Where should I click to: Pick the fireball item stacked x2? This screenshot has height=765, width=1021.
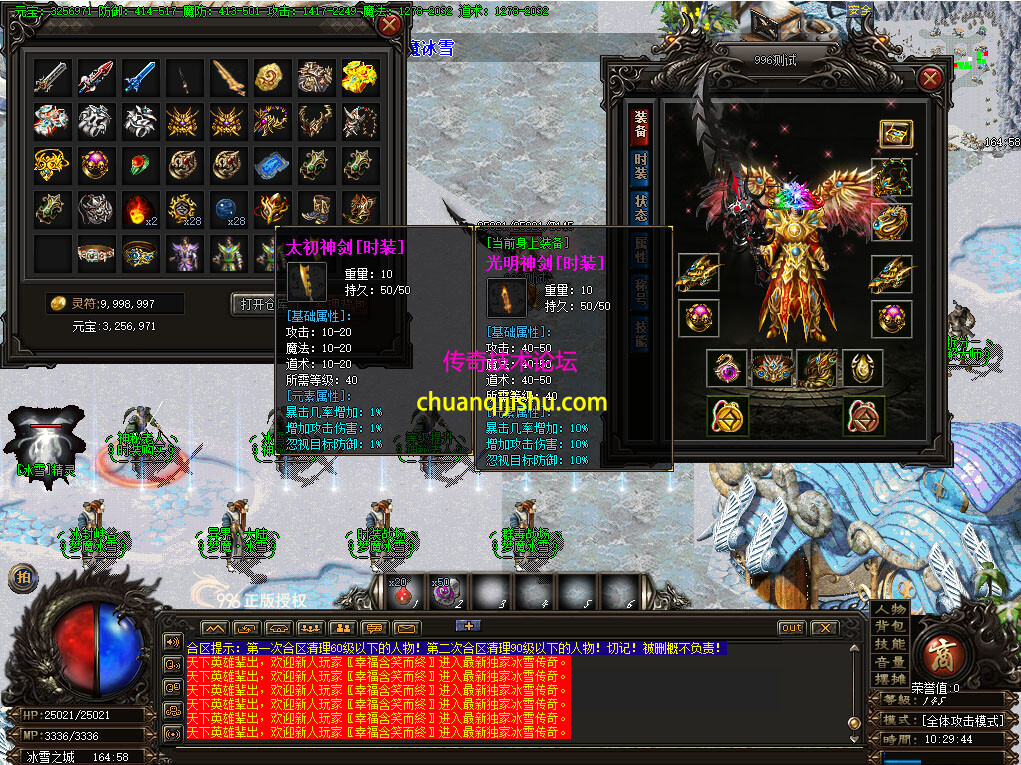[139, 210]
